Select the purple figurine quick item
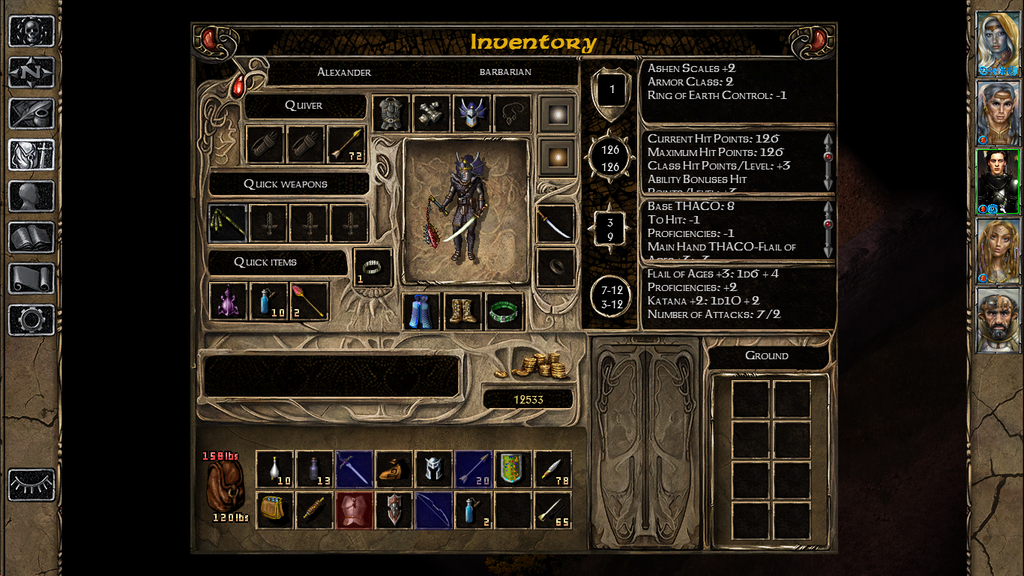The height and width of the screenshot is (576, 1024). (227, 300)
